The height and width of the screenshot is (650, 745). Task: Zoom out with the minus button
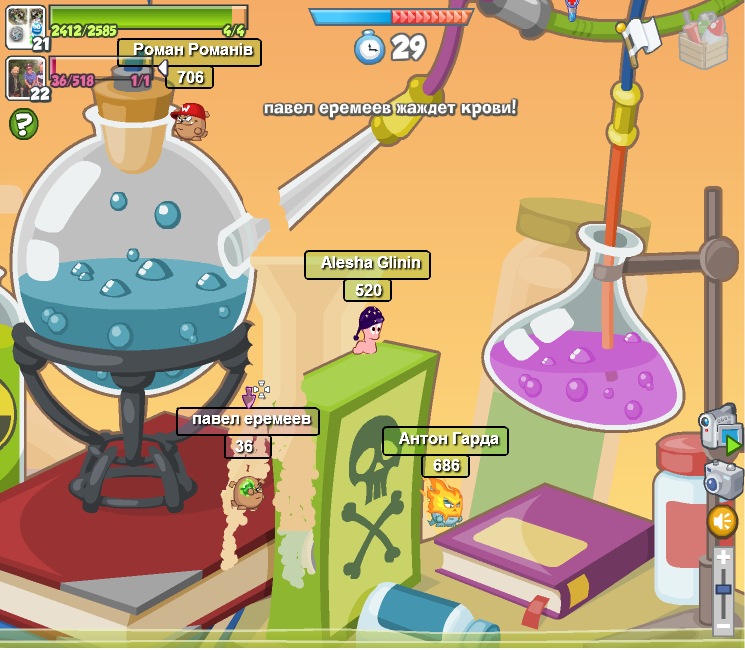click(x=723, y=626)
